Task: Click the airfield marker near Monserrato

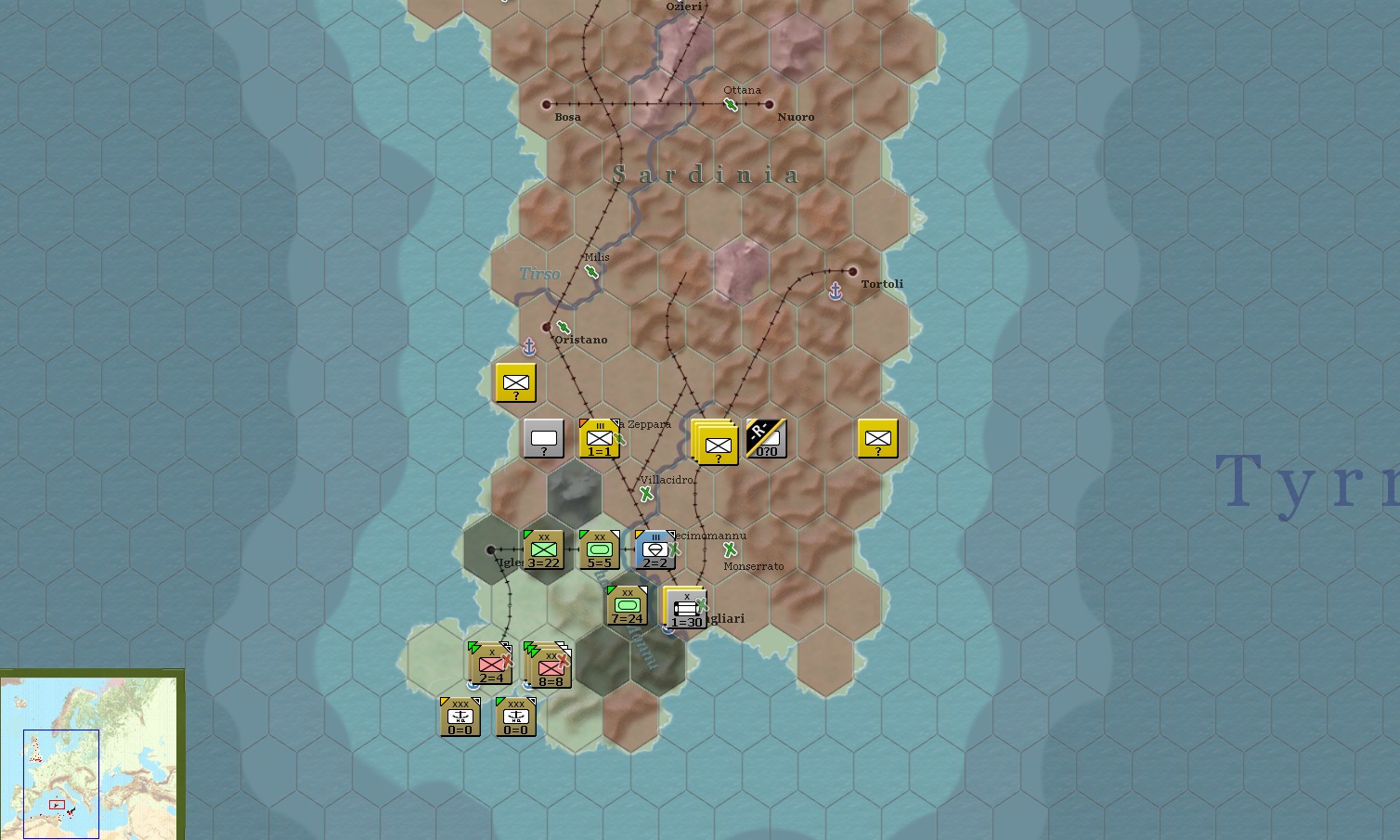Action: click(x=730, y=551)
